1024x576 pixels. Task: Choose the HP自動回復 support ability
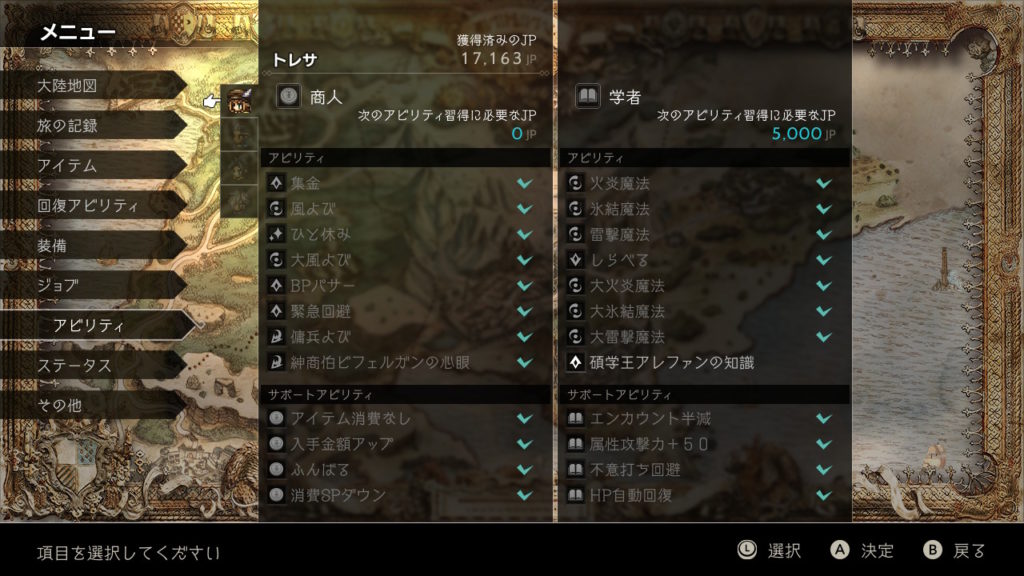coord(702,495)
